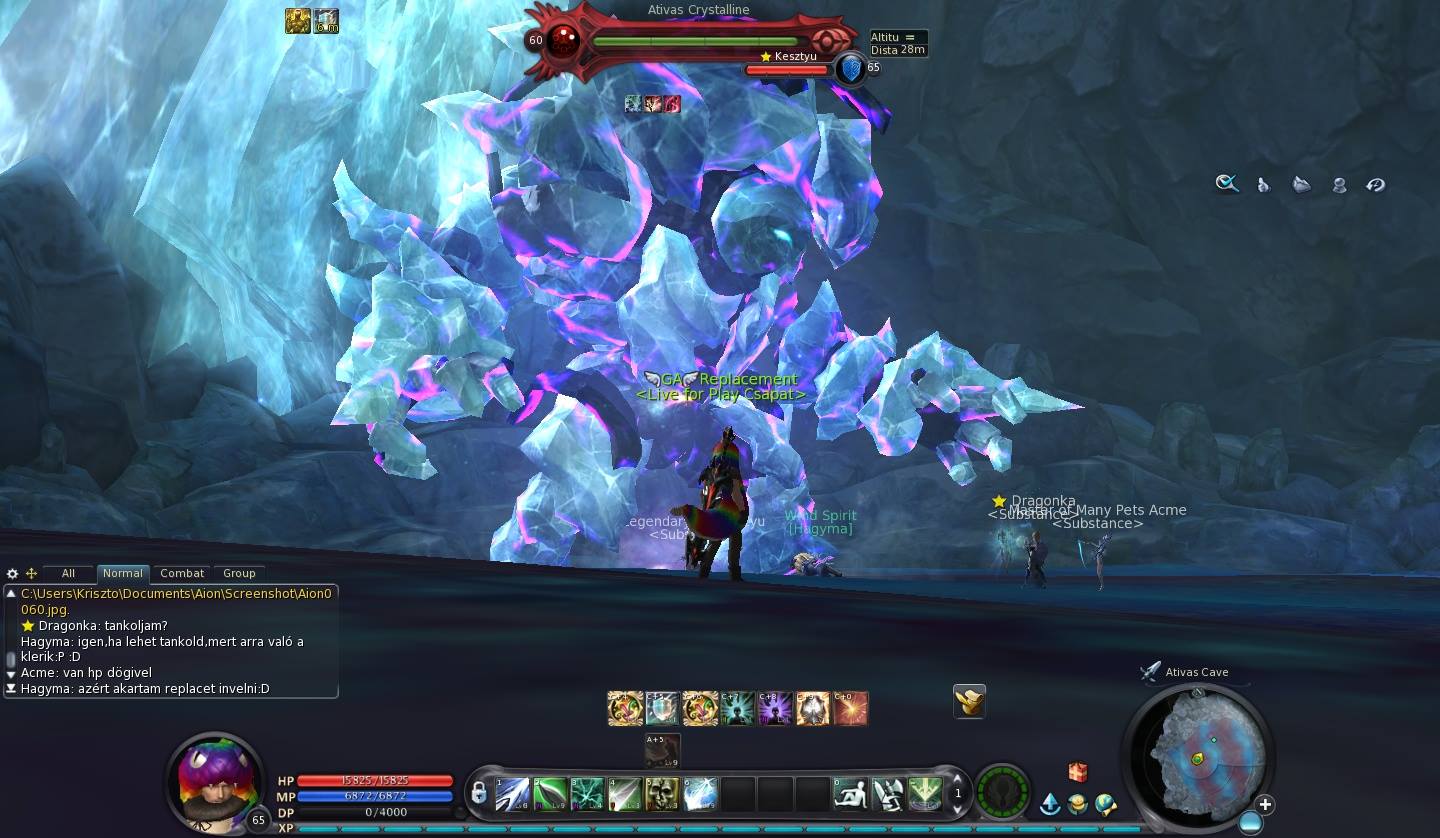Select the Group chat tab
Image resolution: width=1440 pixels, height=838 pixels.
click(239, 573)
